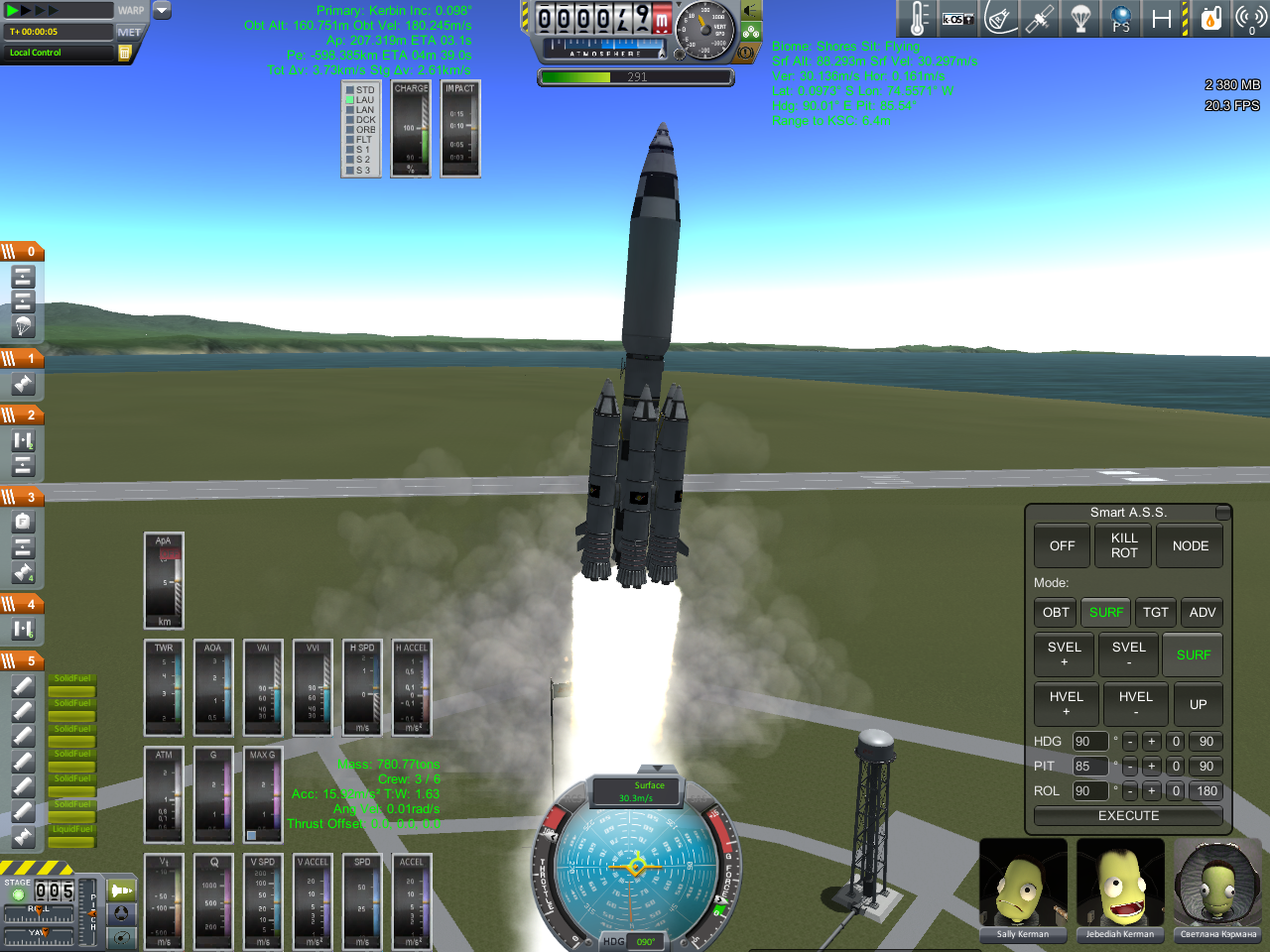This screenshot has width=1270, height=952.
Task: Click the HDG value input field
Action: (x=1088, y=742)
